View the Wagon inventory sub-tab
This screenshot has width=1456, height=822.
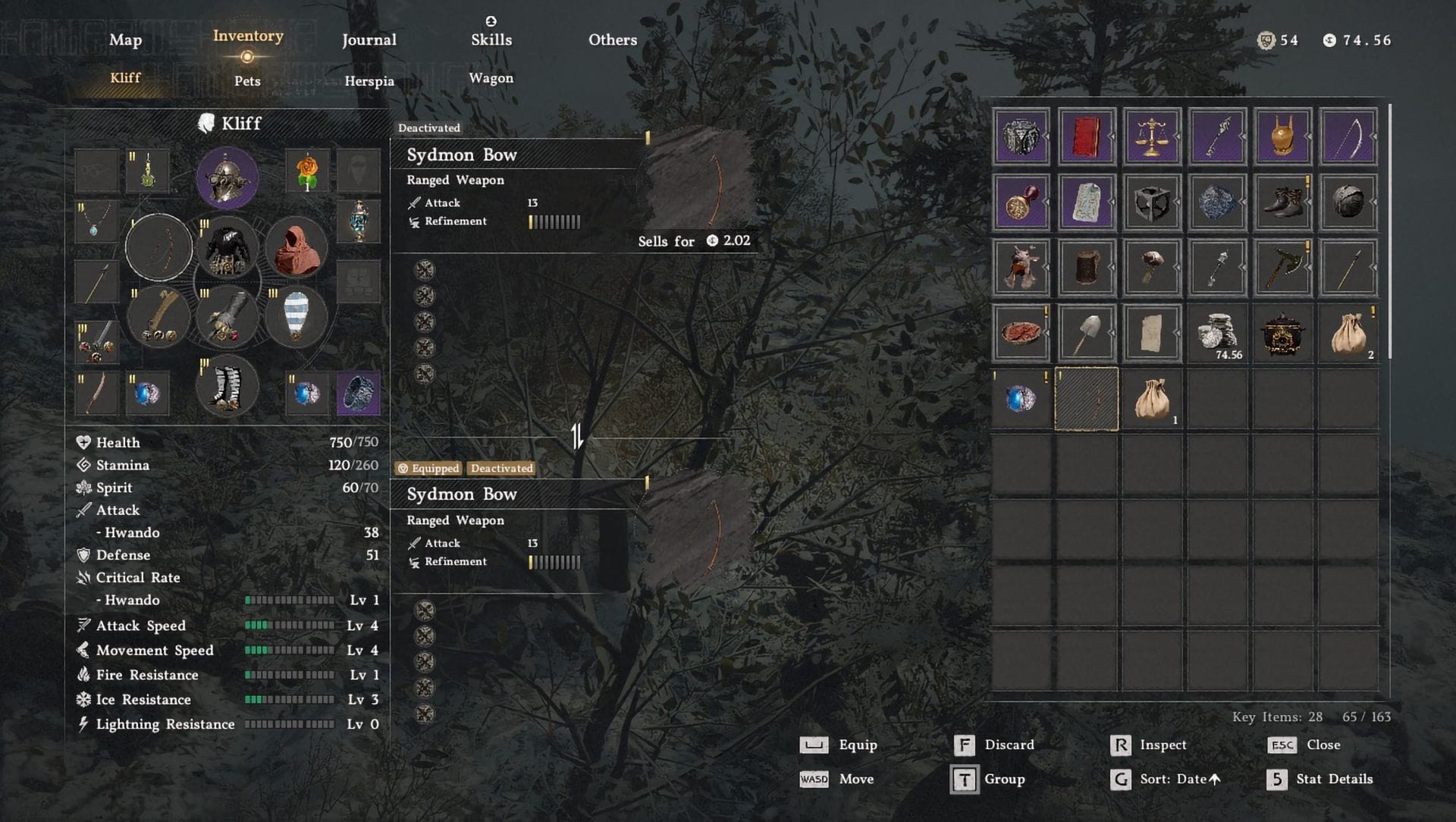tap(491, 78)
